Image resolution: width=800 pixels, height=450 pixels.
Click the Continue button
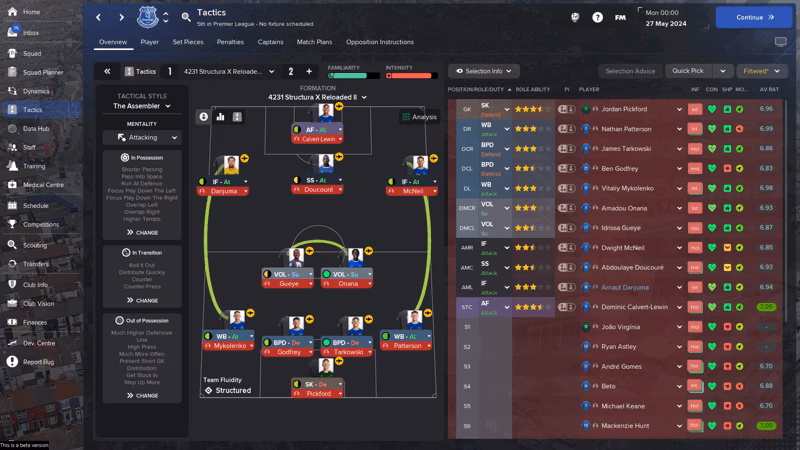click(x=754, y=17)
